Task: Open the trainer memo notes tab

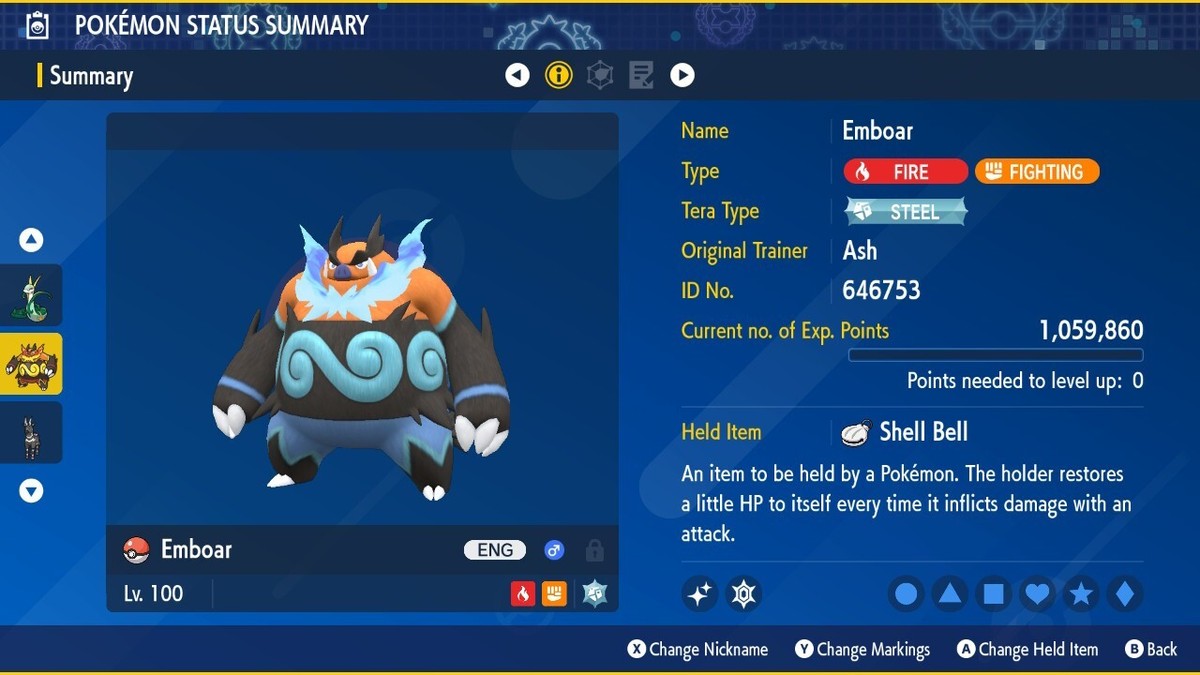Action: pos(641,75)
